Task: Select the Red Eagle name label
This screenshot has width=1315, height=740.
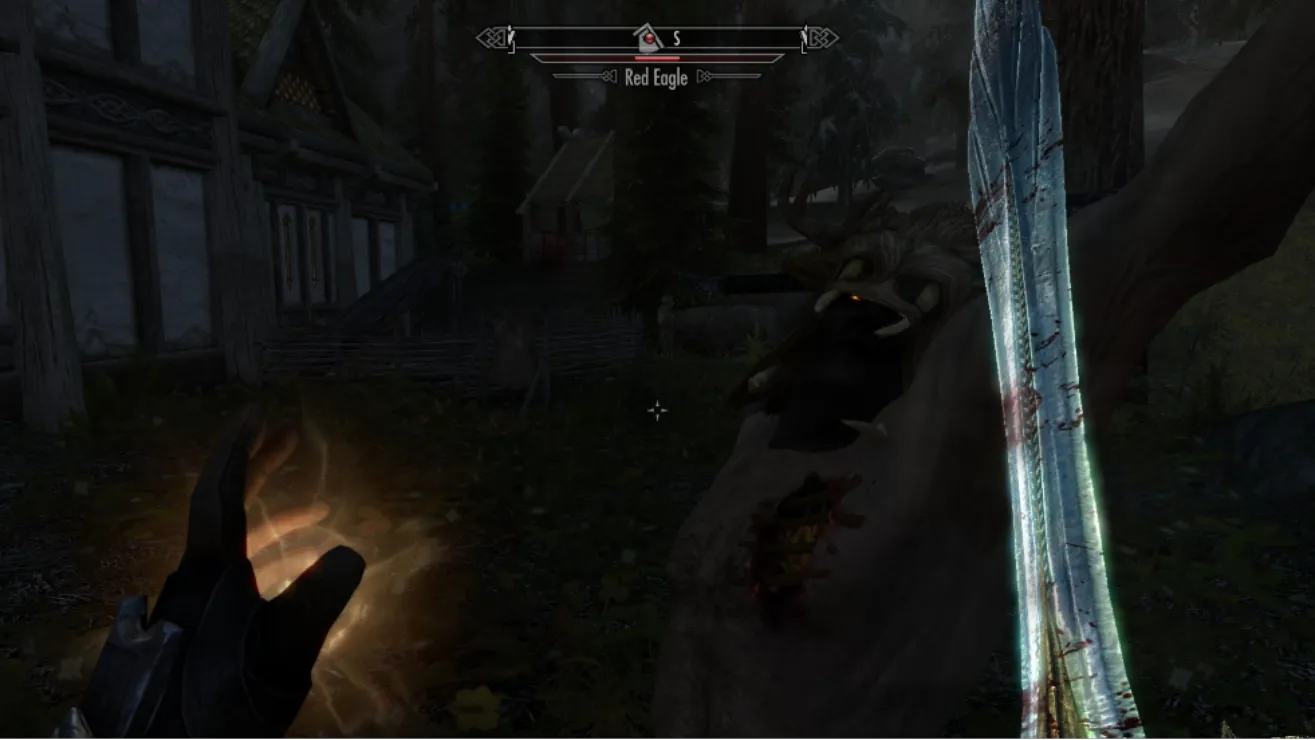Action: [656, 77]
